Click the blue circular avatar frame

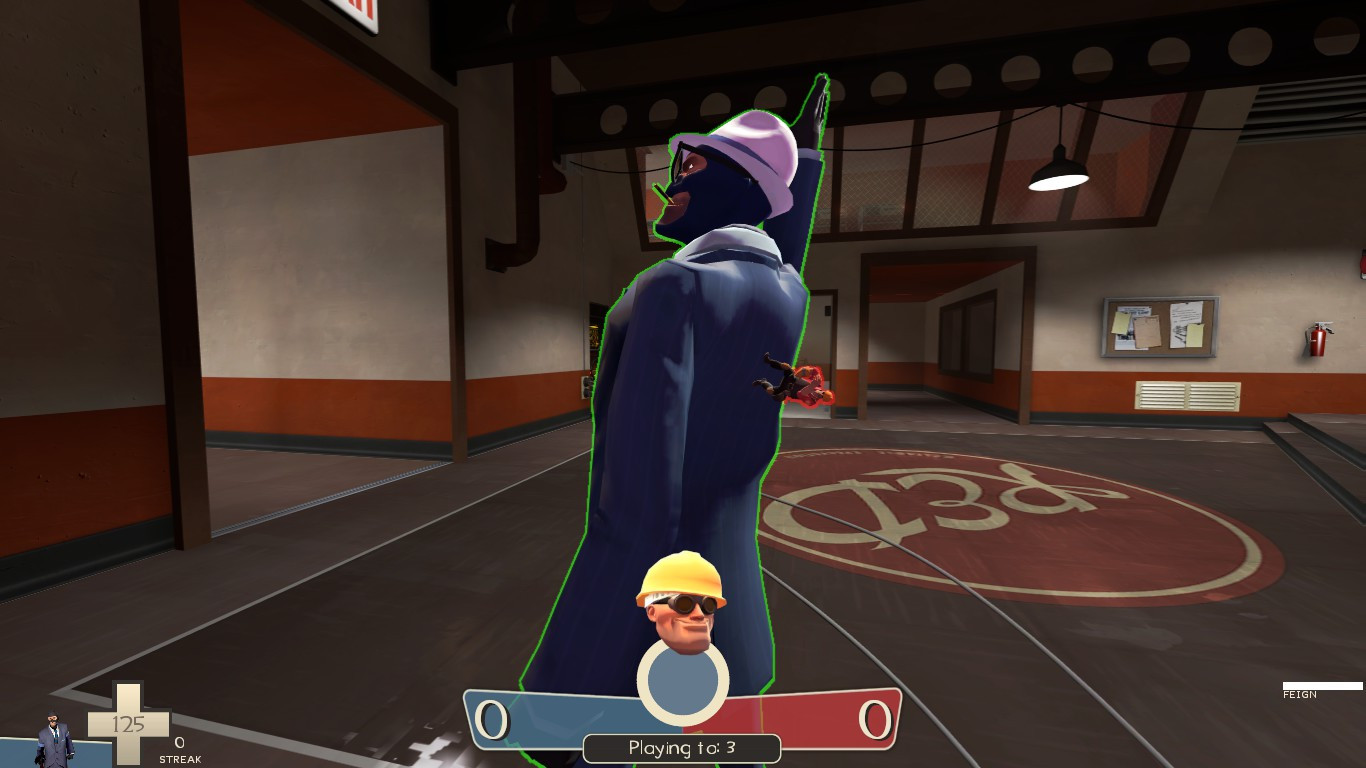coord(682,680)
